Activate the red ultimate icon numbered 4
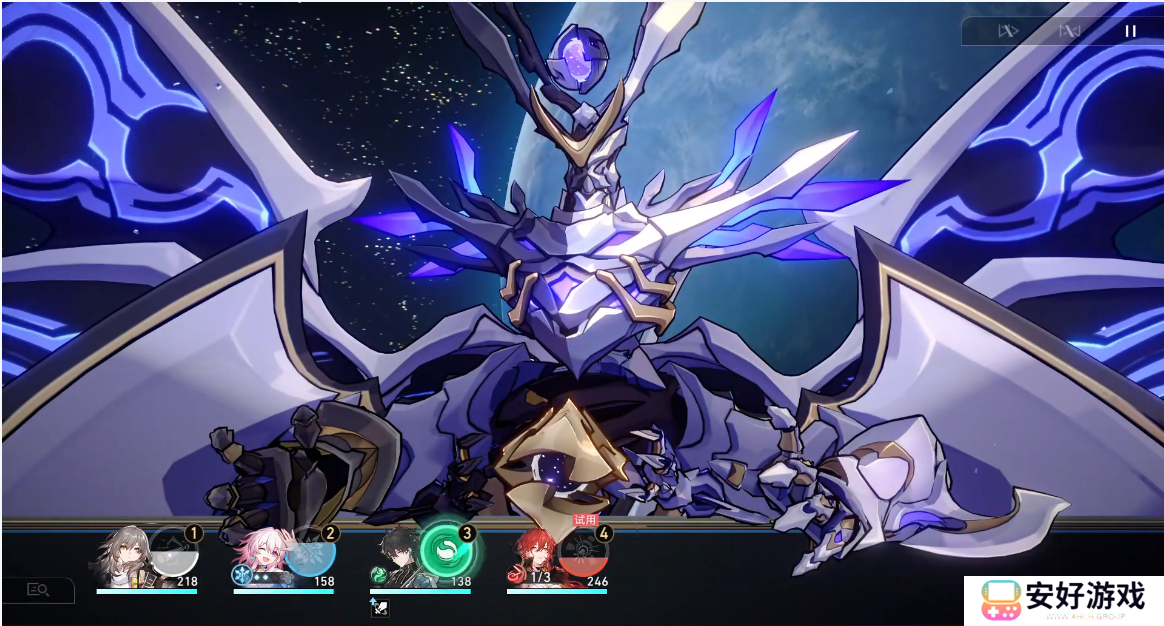The width and height of the screenshot is (1164, 626). 583,553
